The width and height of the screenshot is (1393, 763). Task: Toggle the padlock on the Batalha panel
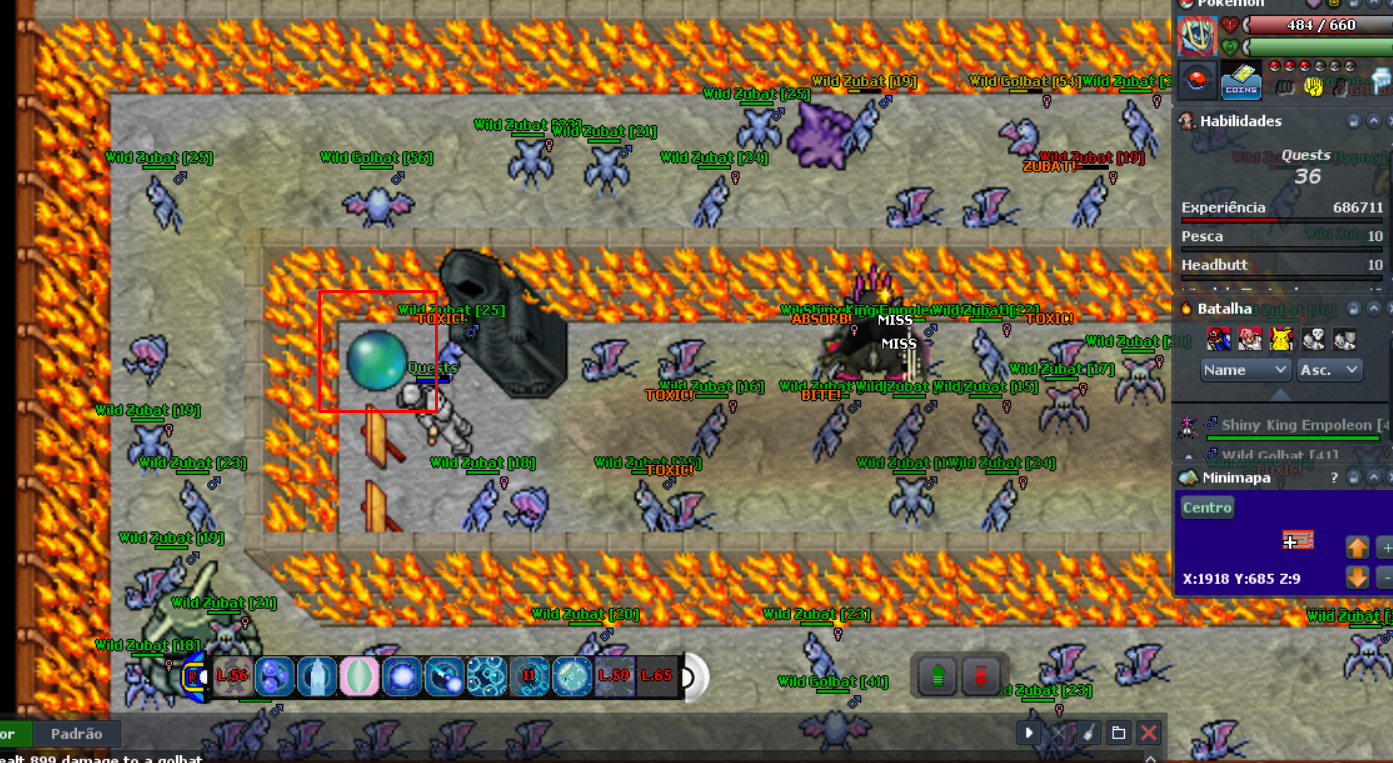point(1355,309)
